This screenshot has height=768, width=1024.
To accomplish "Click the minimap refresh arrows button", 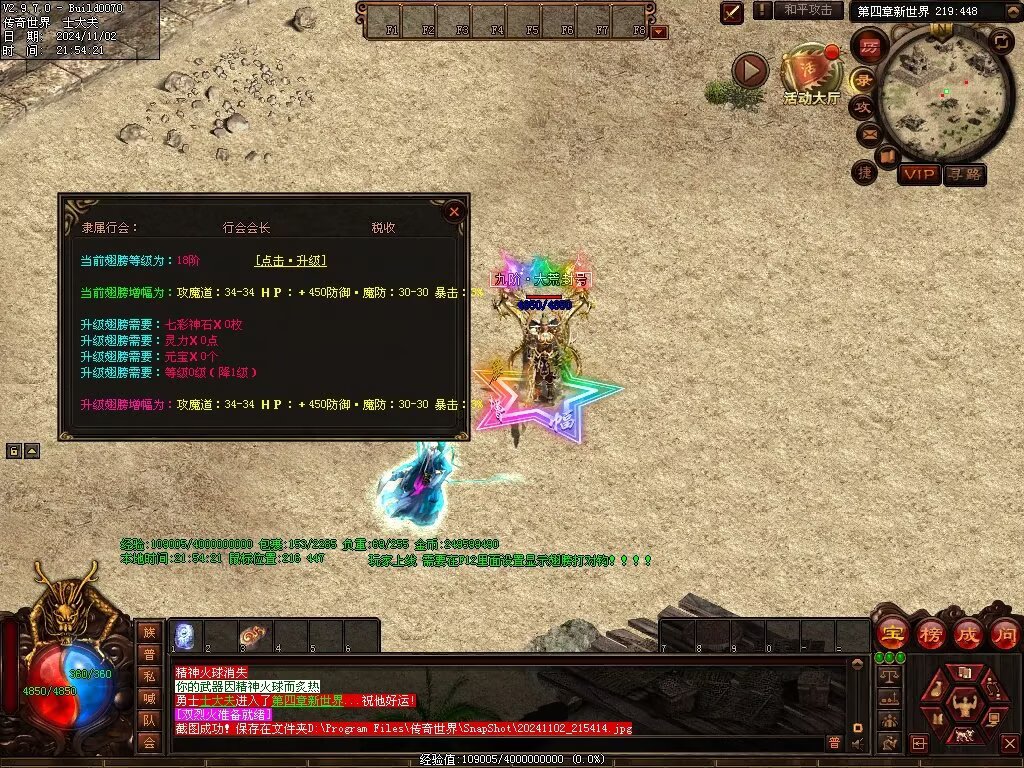I will [1001, 41].
